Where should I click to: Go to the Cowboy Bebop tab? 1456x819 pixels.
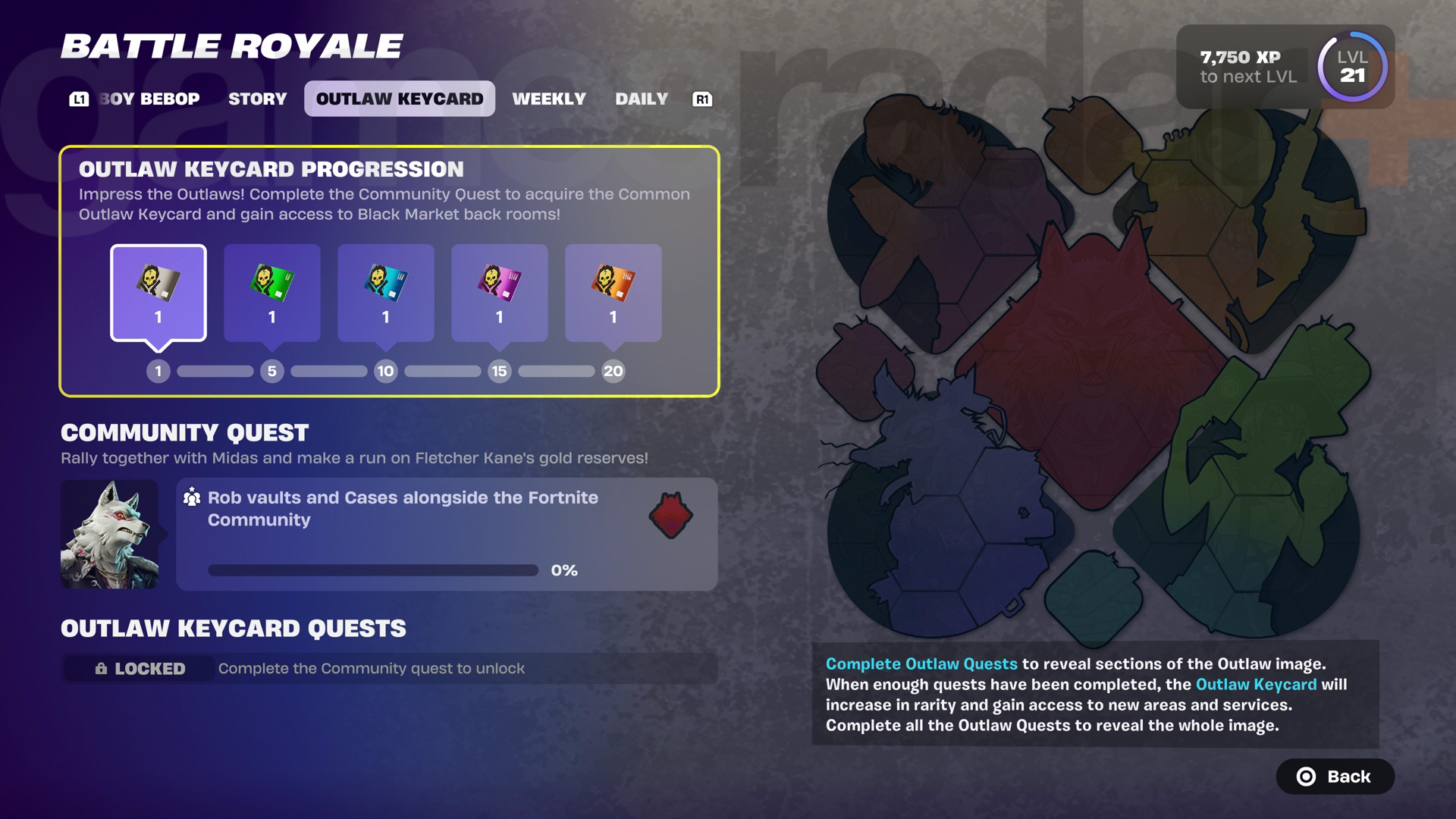click(x=149, y=99)
